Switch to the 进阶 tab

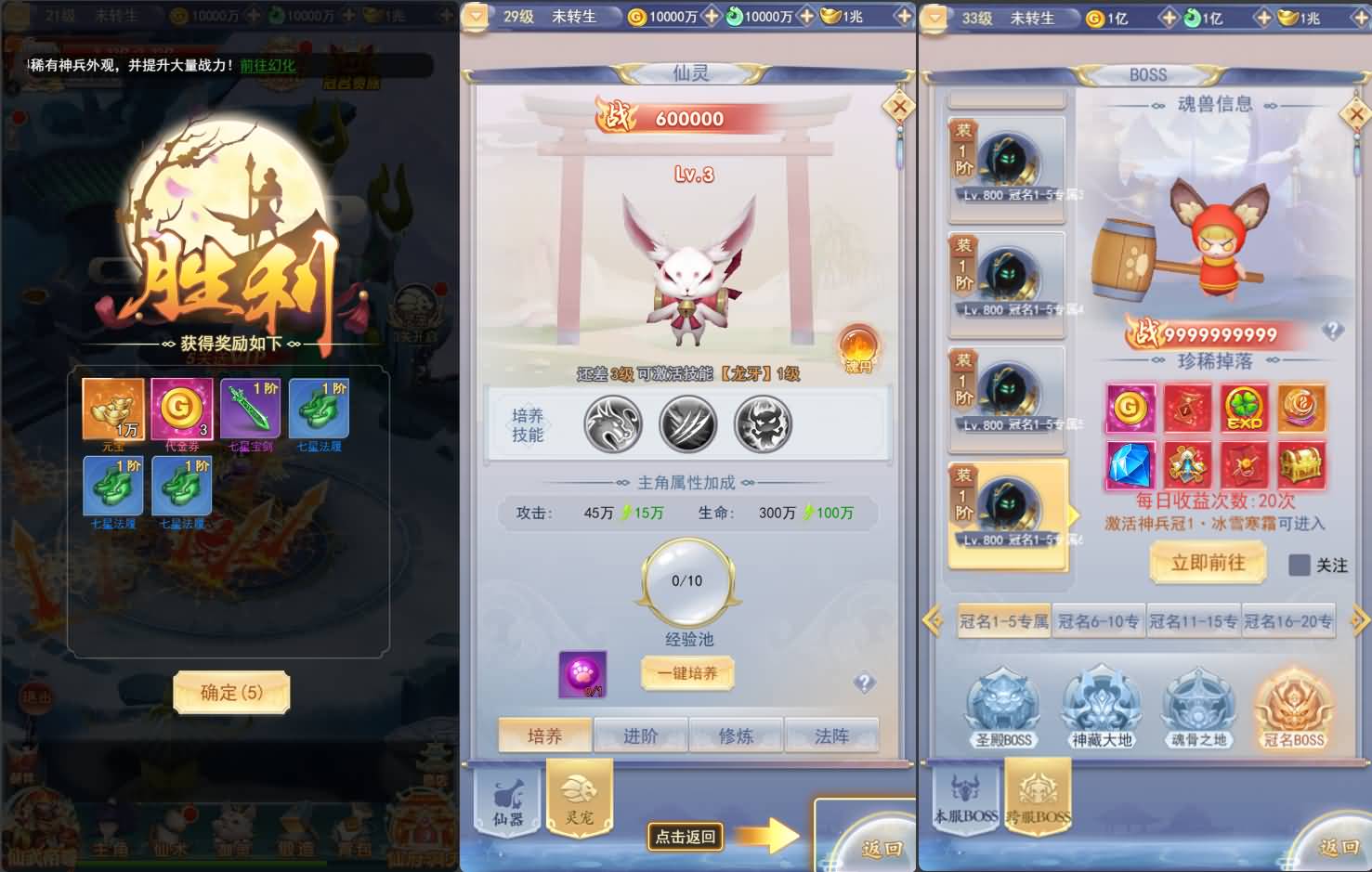coord(640,735)
